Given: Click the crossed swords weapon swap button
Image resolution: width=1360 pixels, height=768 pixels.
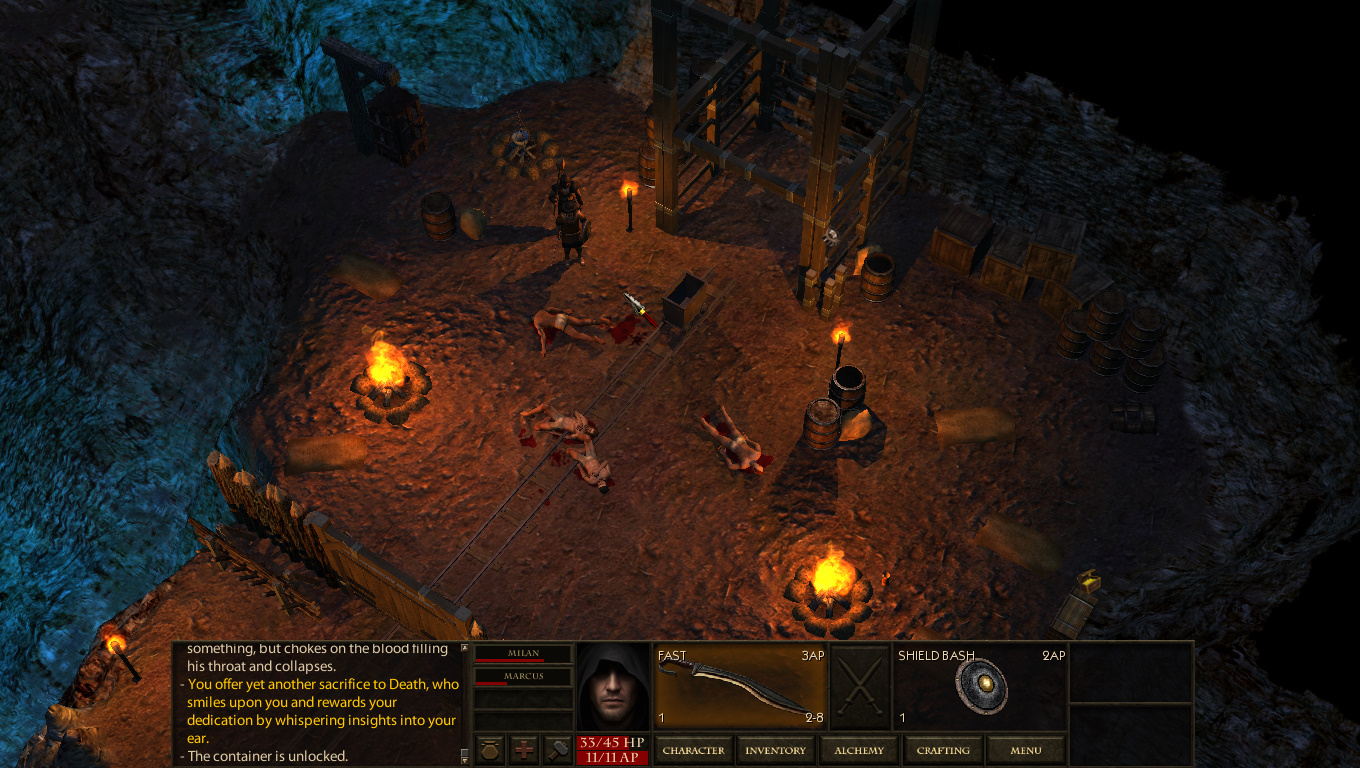Looking at the screenshot, I should tap(860, 687).
